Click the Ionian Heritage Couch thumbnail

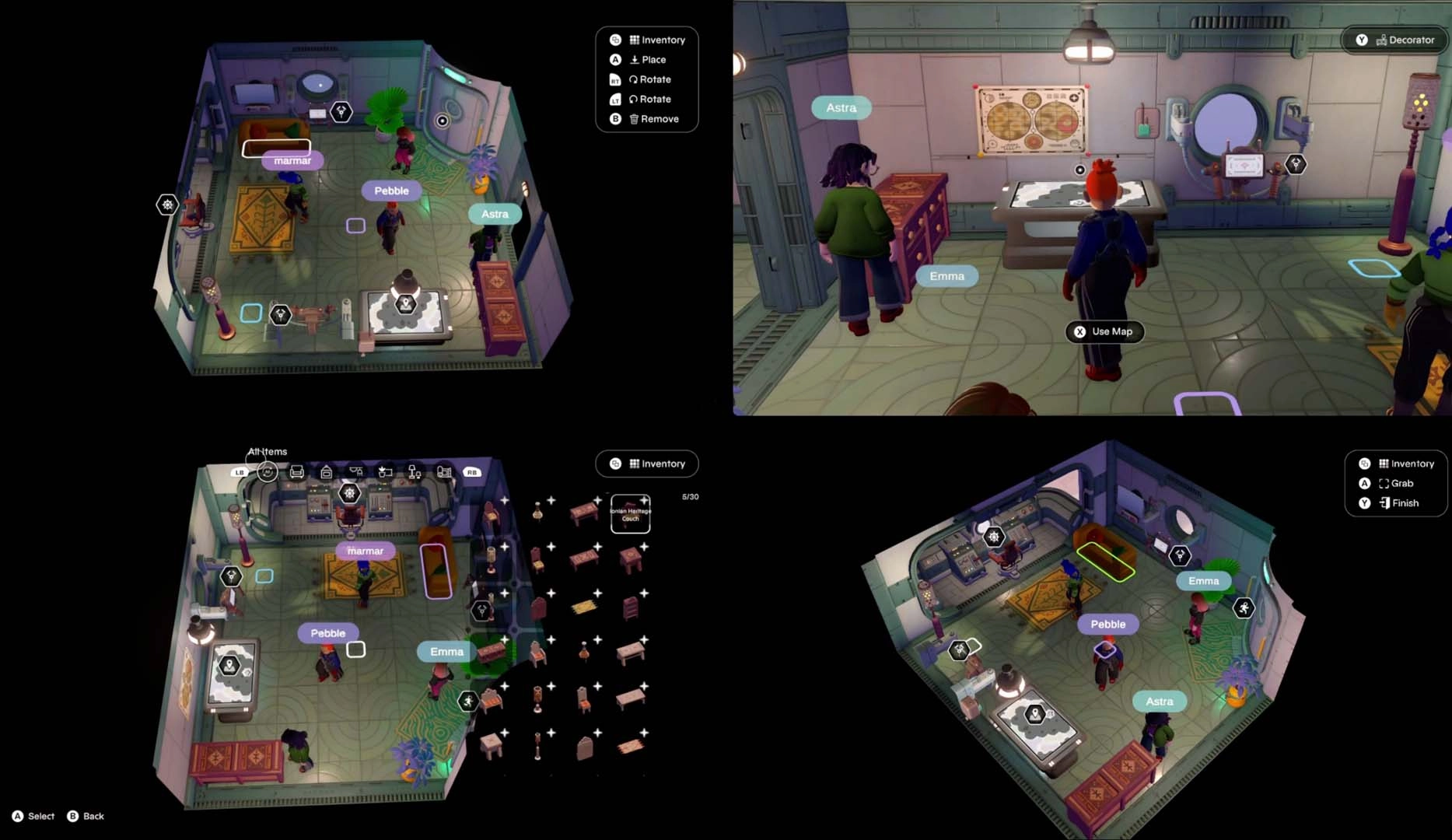tap(630, 513)
